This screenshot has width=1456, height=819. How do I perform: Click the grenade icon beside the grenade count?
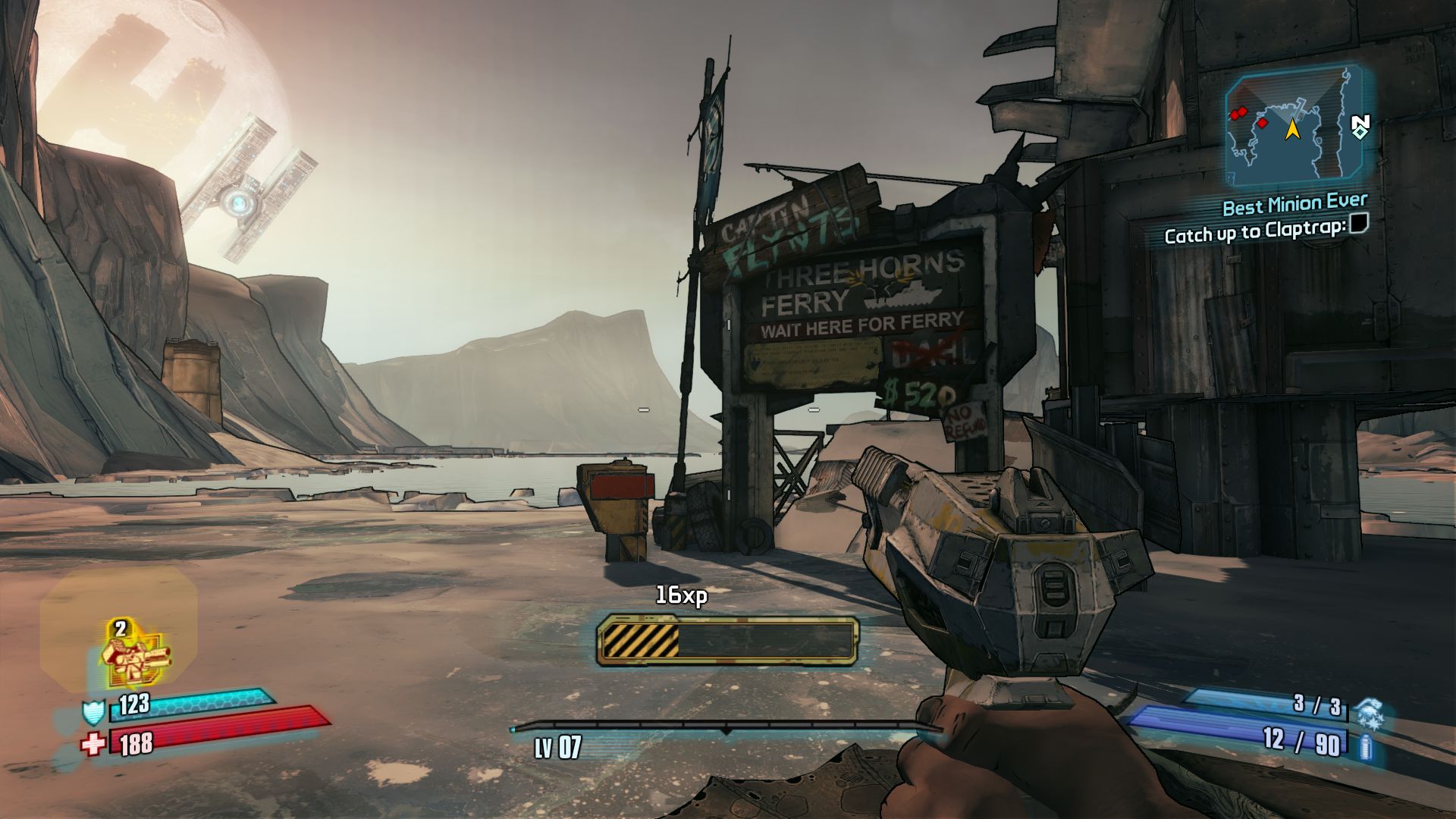click(1368, 712)
